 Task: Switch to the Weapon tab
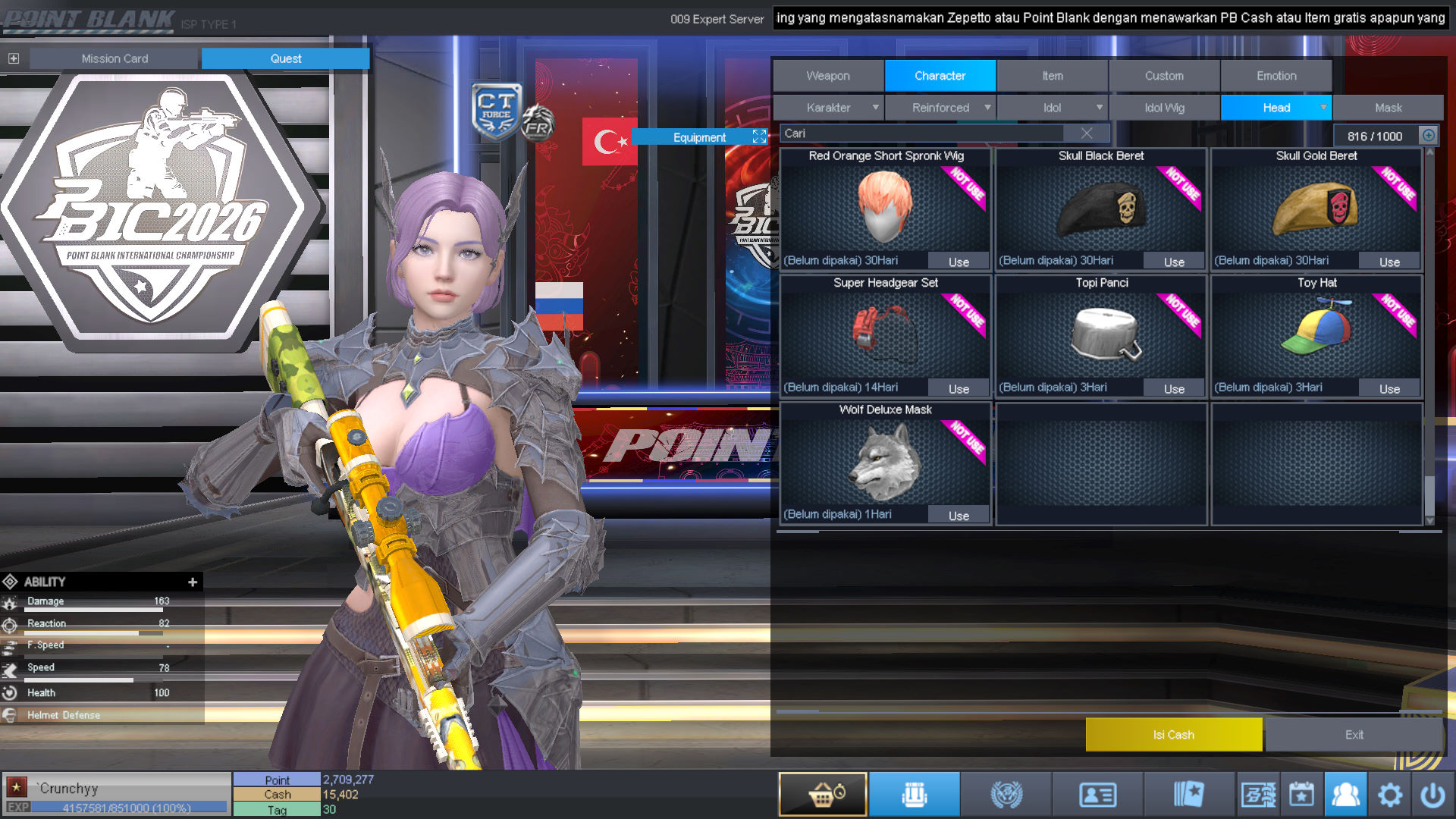(828, 76)
